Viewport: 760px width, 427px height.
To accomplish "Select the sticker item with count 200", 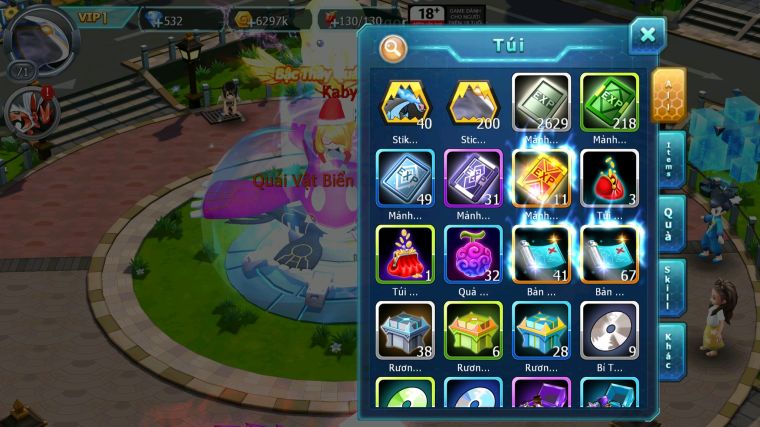I will [473, 103].
